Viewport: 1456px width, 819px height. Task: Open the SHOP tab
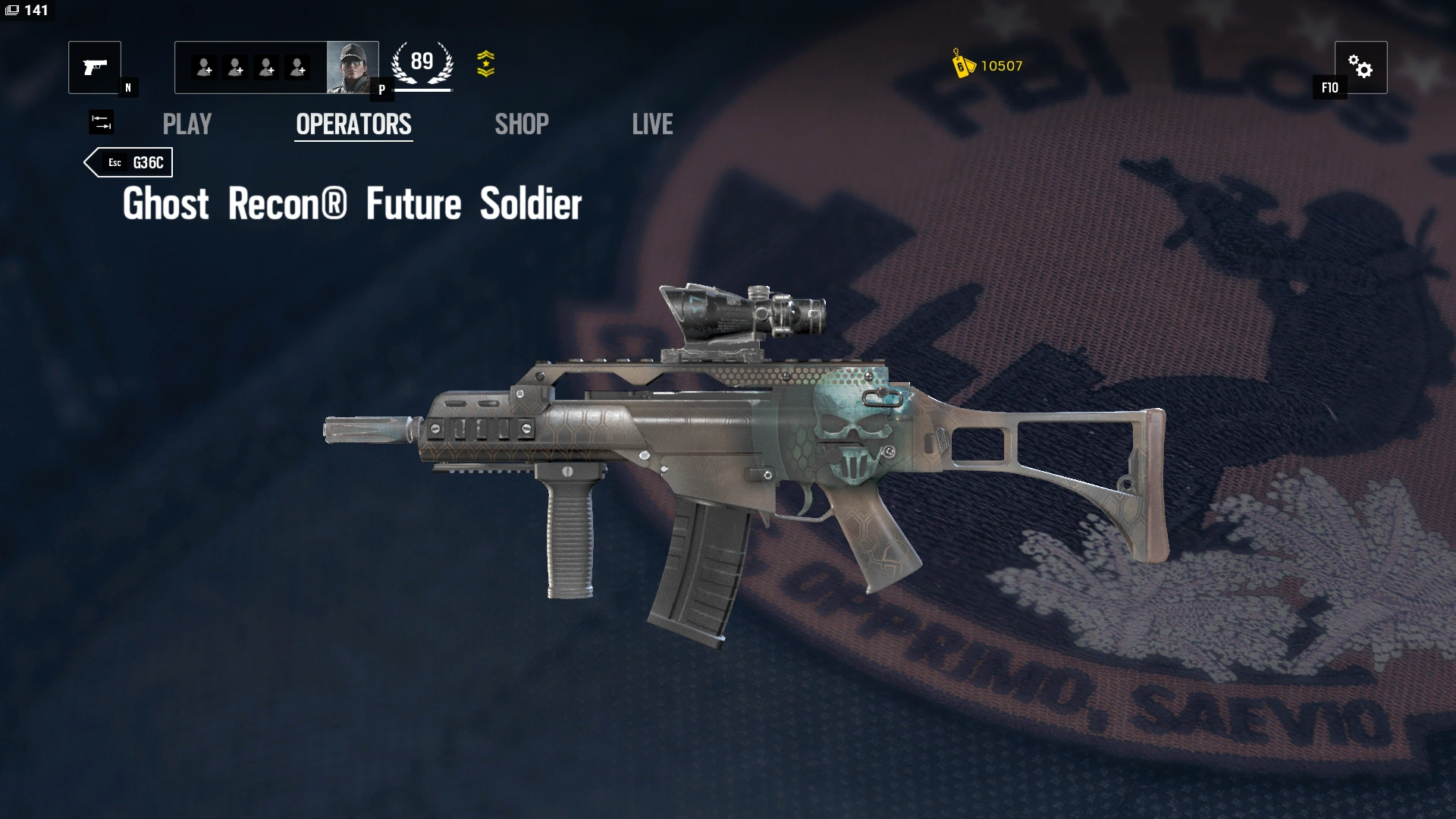(x=521, y=124)
